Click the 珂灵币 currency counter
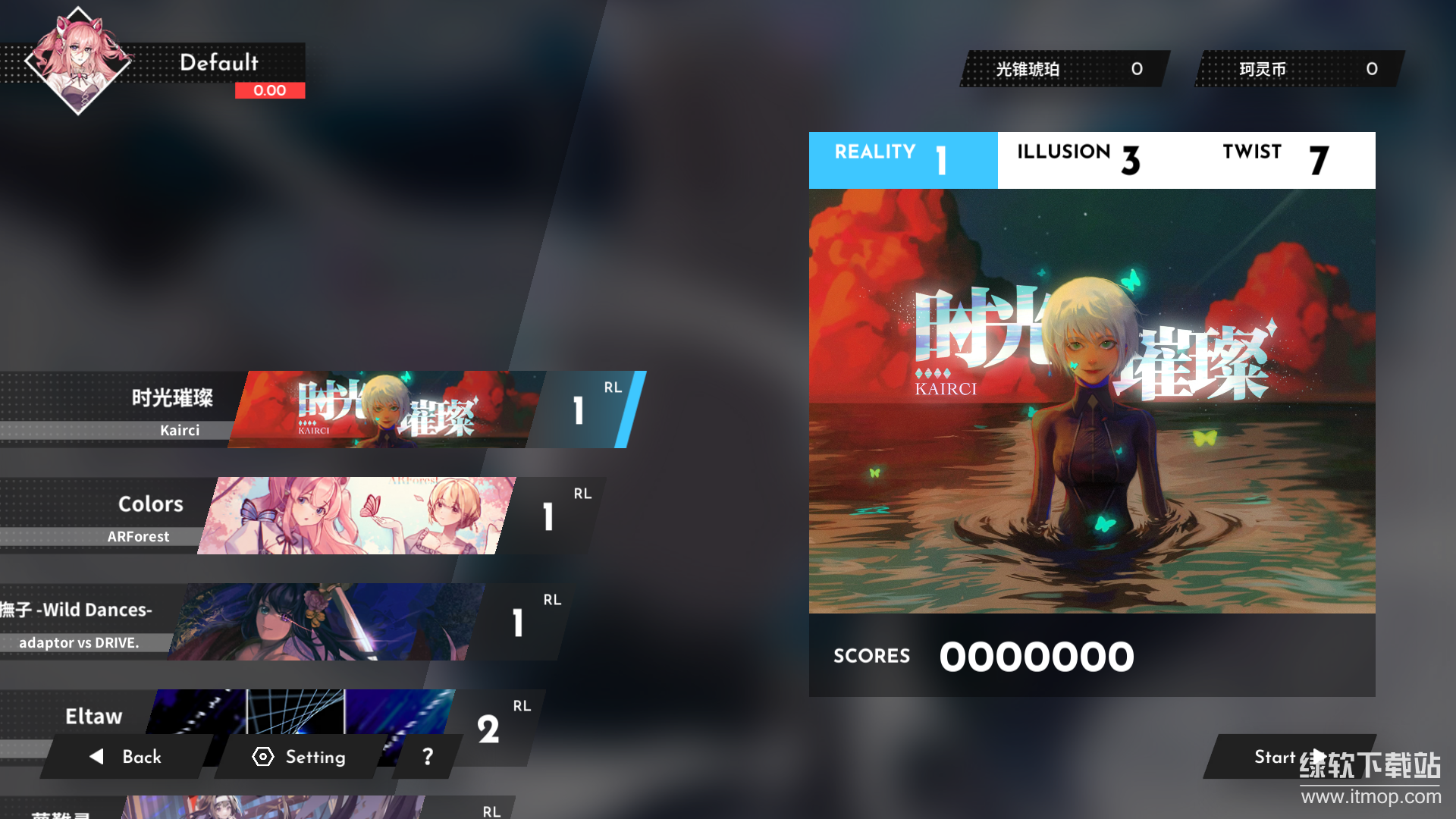The width and height of the screenshot is (1456, 819). [x=1297, y=68]
